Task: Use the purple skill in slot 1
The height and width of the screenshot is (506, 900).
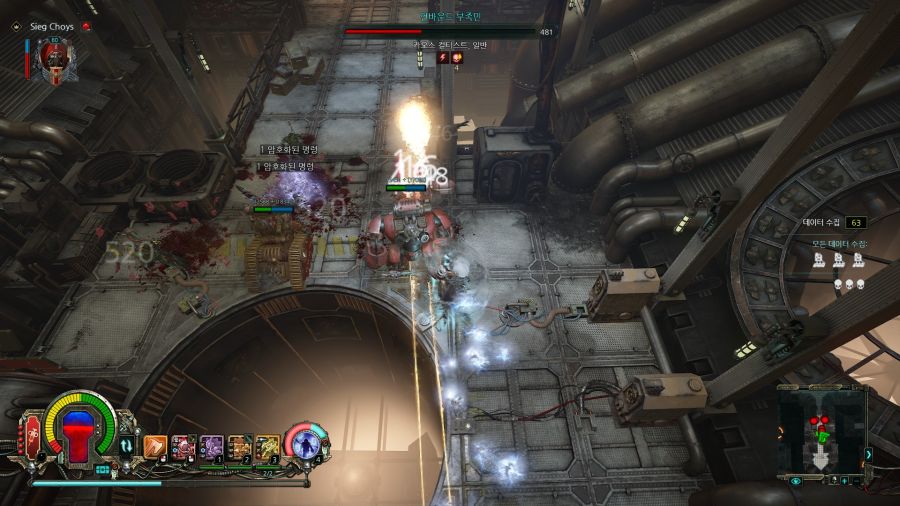Action: 211,446
